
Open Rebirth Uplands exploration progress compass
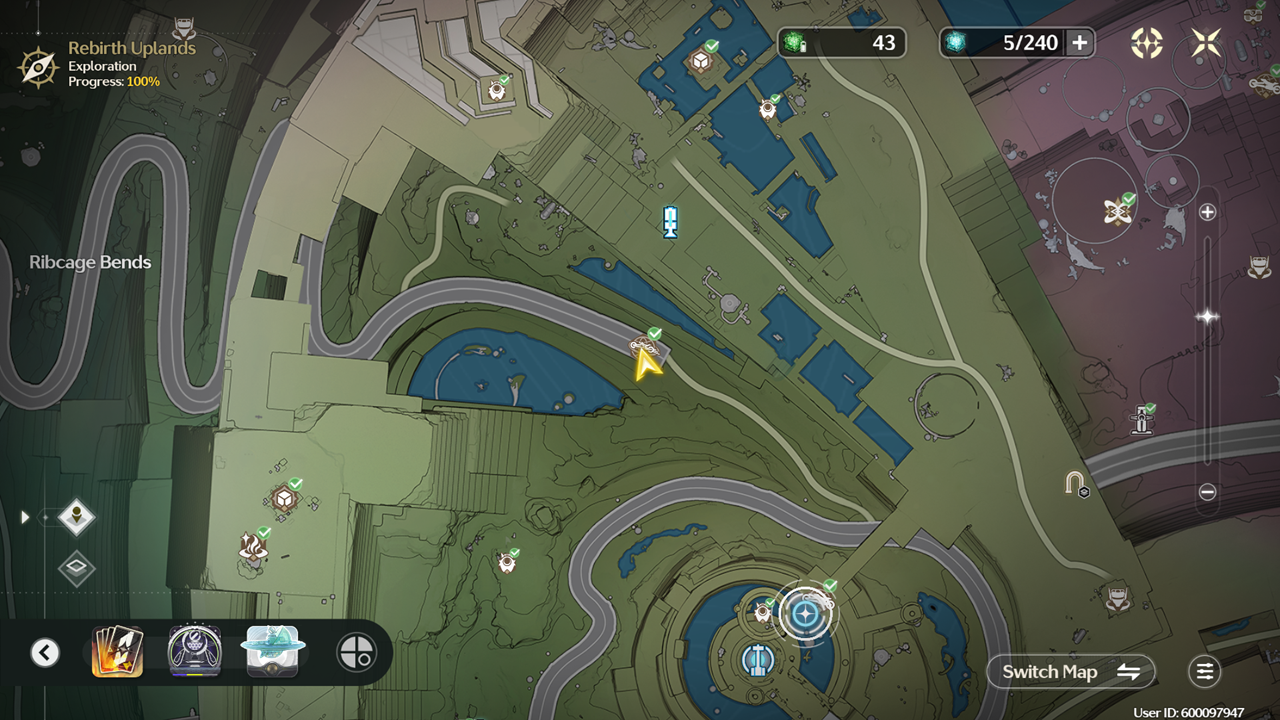[38, 66]
